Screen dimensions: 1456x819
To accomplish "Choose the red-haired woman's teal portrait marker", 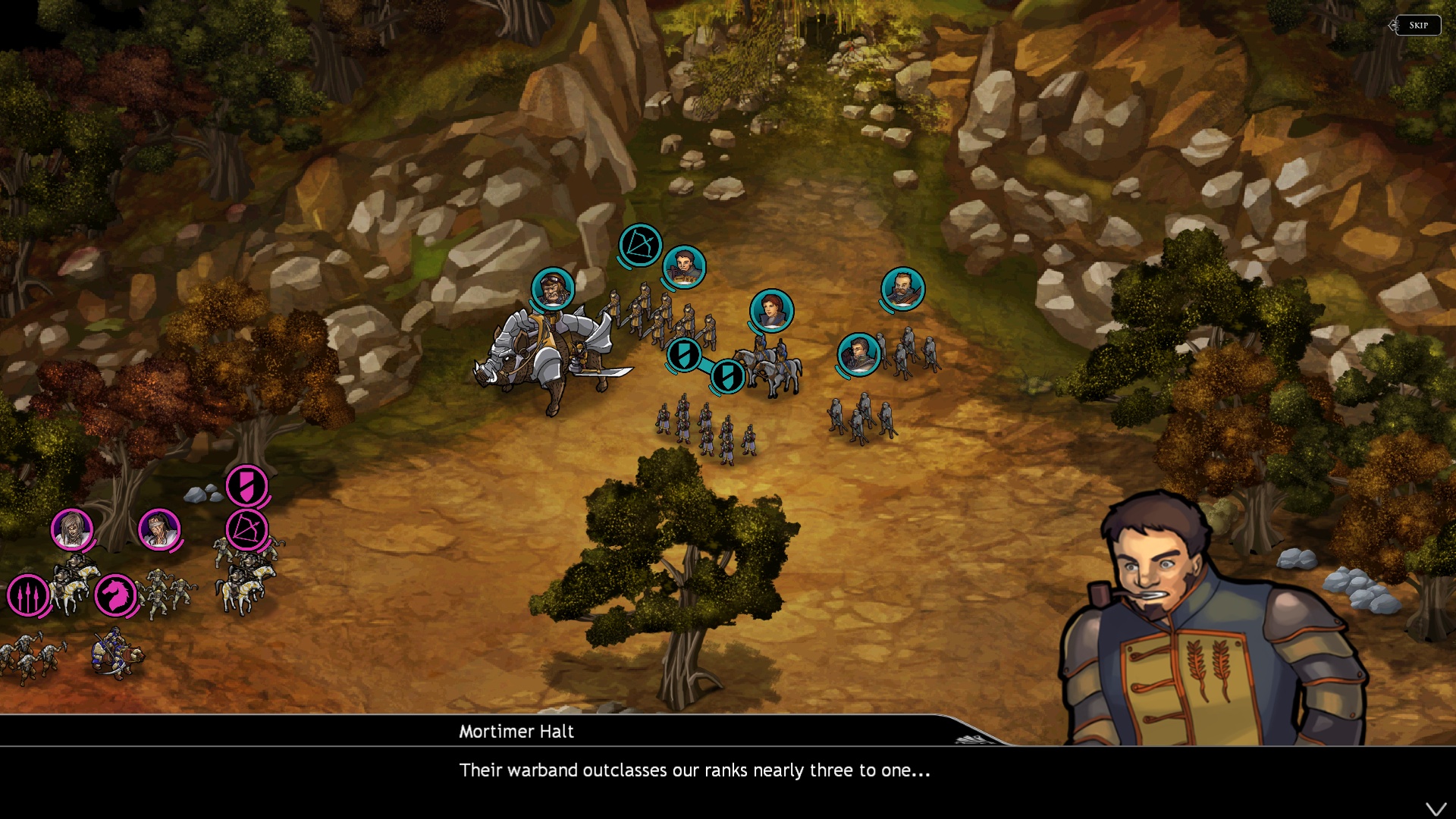I will click(771, 310).
